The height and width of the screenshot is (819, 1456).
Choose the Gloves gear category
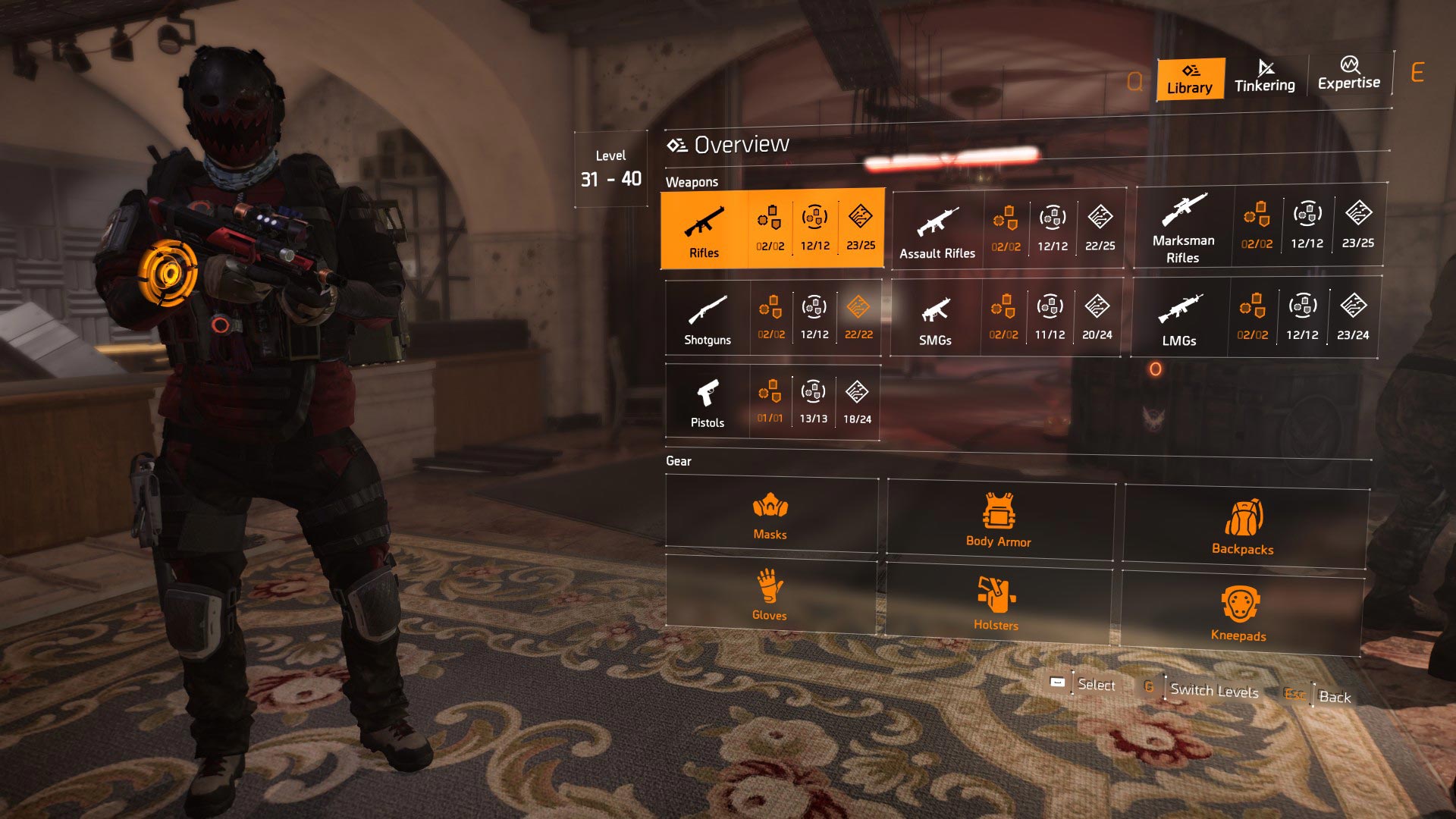pos(770,595)
